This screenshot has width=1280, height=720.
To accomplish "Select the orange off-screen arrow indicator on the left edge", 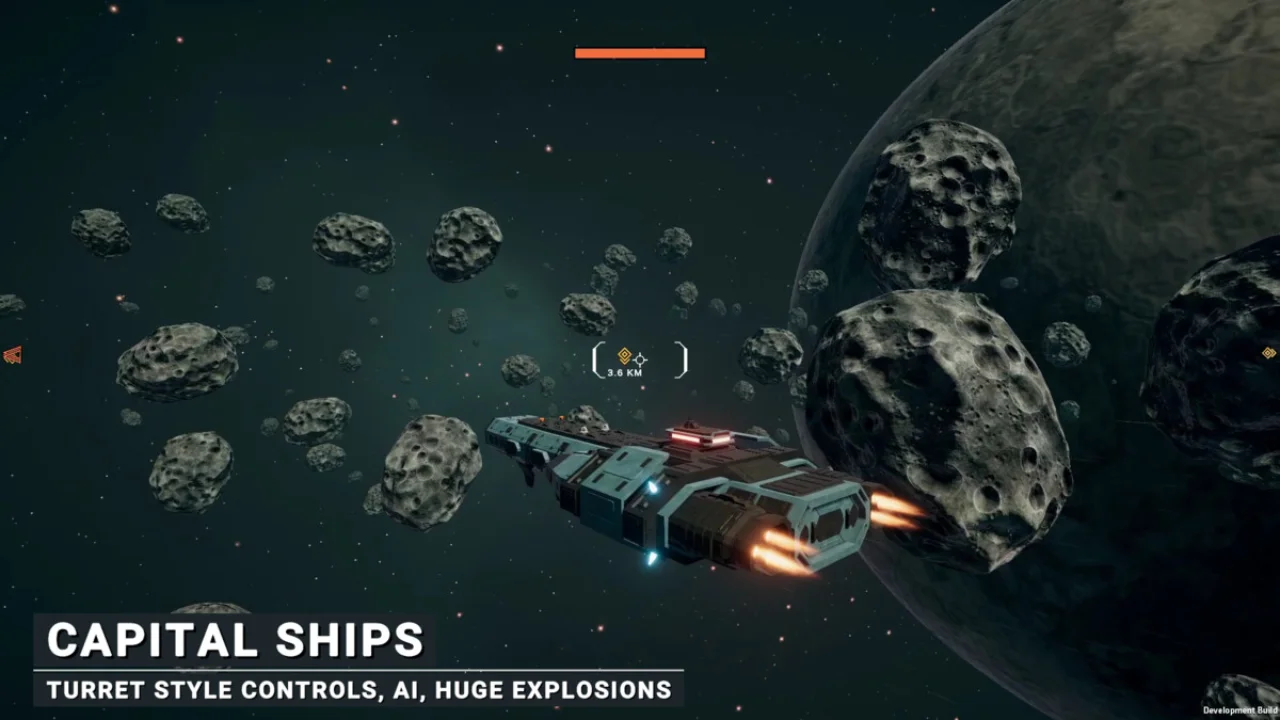I will tap(12, 354).
